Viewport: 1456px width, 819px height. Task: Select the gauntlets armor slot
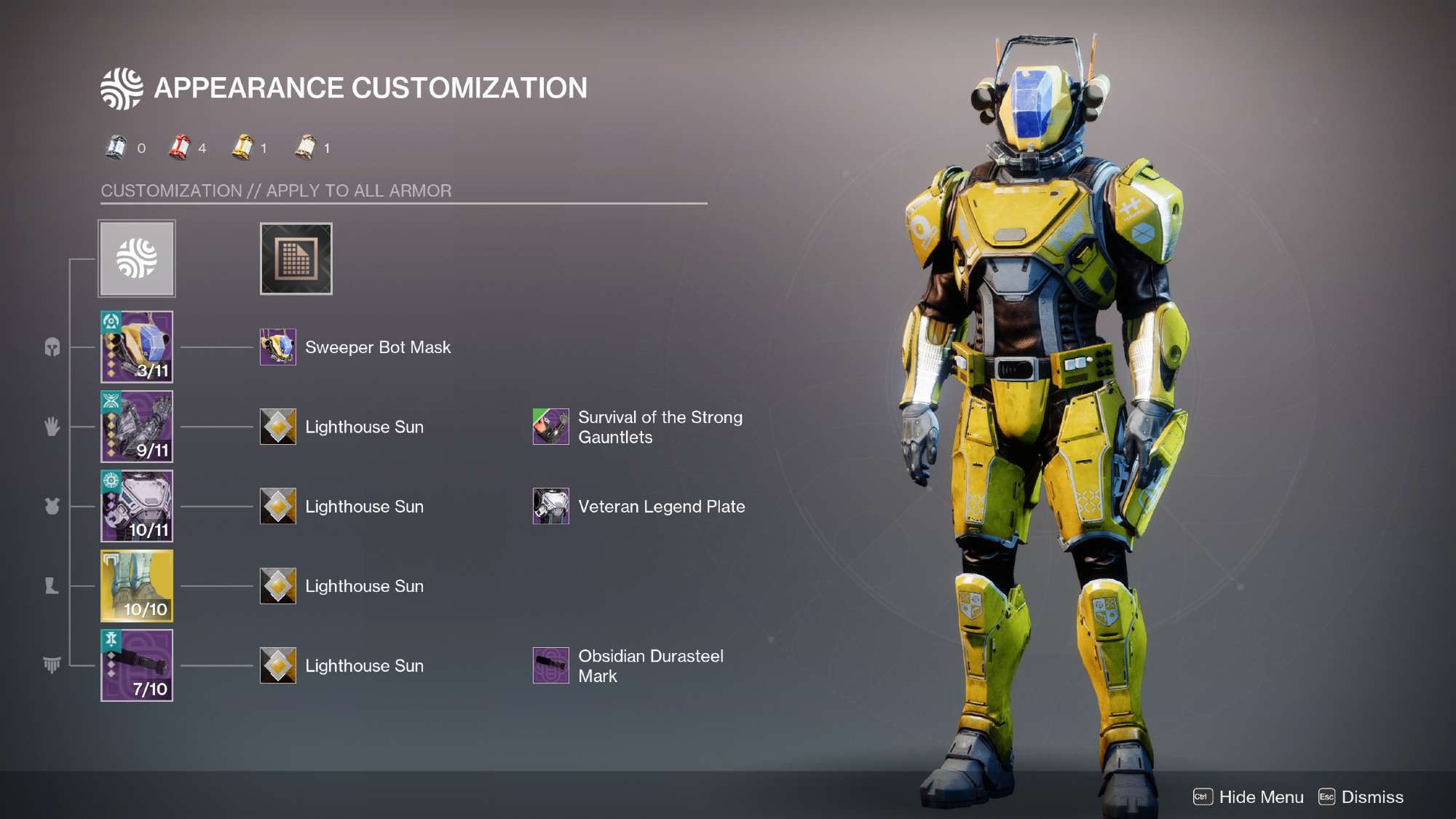(137, 427)
